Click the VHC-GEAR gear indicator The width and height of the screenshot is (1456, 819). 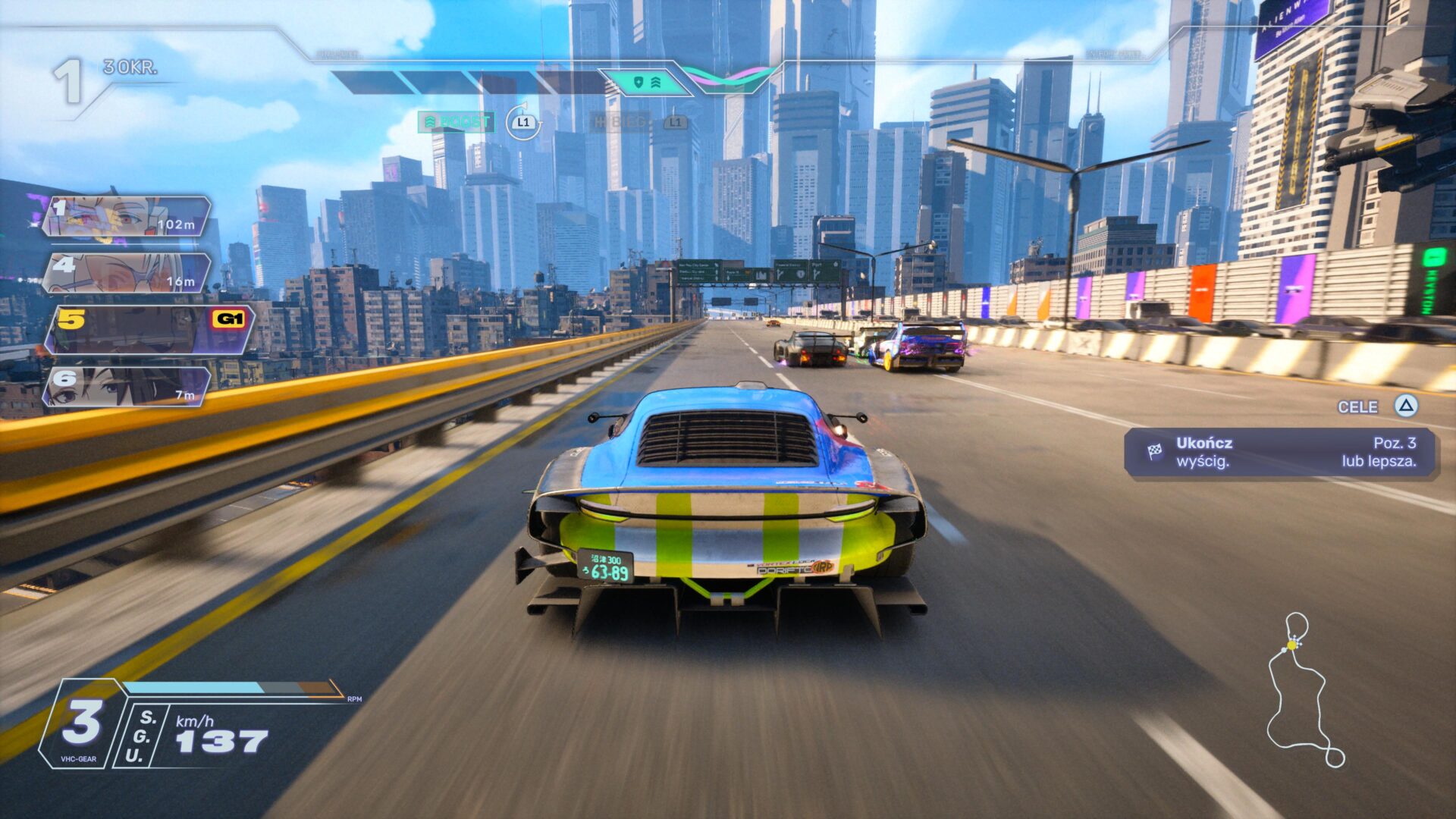click(x=81, y=724)
